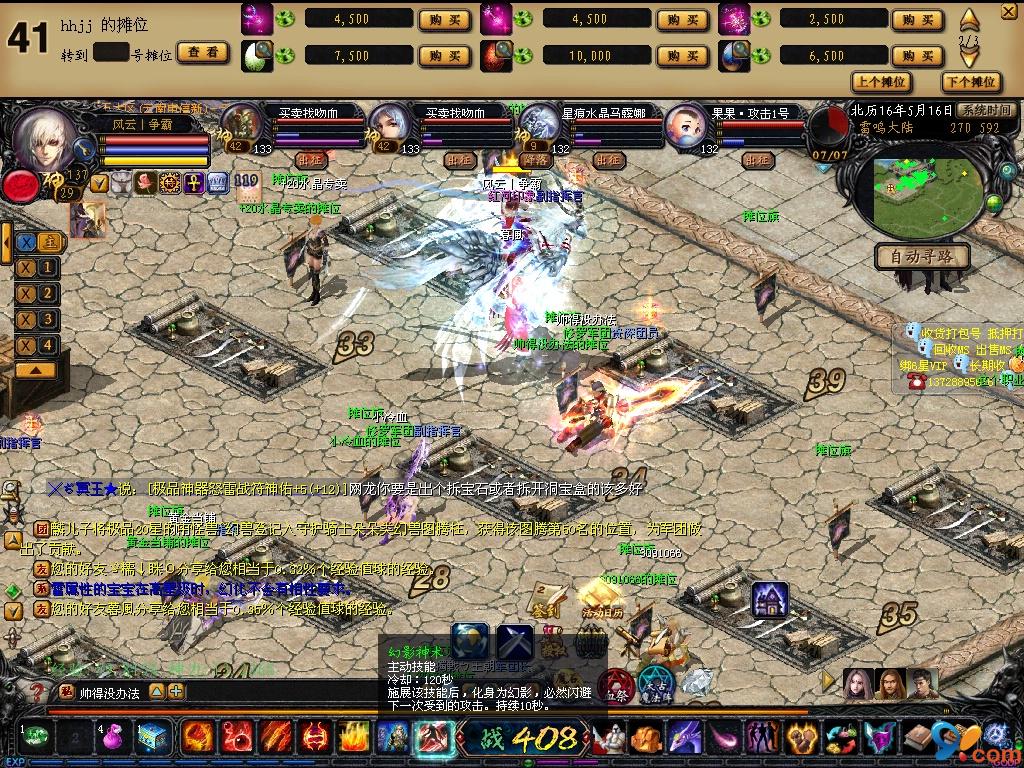Go to previous stall with 上个摊位

882,82
